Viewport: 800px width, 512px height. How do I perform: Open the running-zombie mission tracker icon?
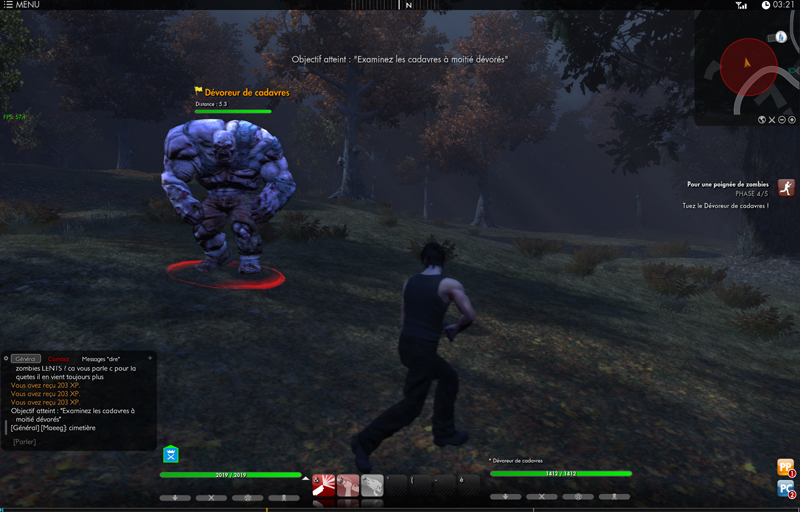click(786, 188)
